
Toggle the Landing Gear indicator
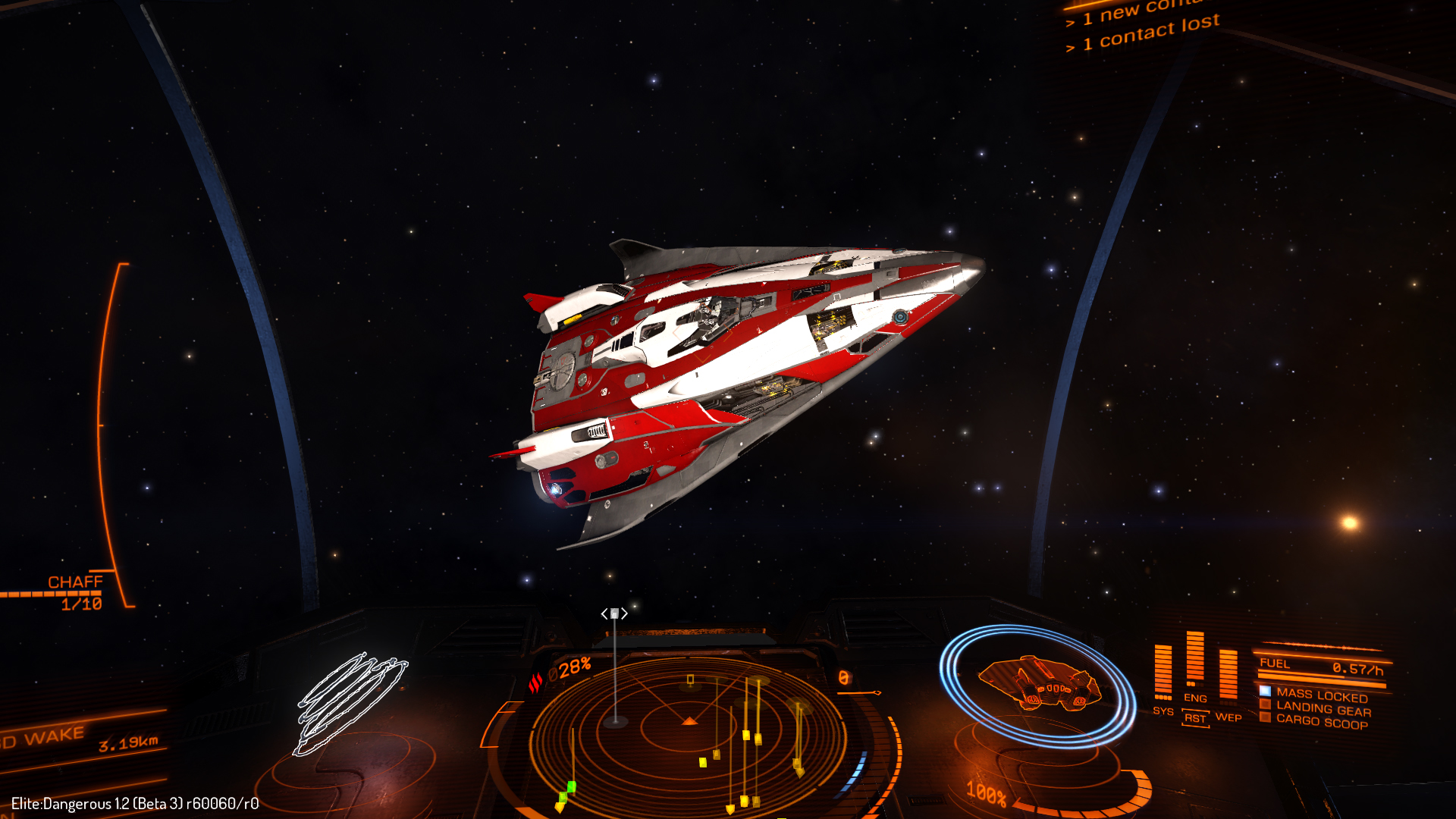pyautogui.click(x=1323, y=710)
